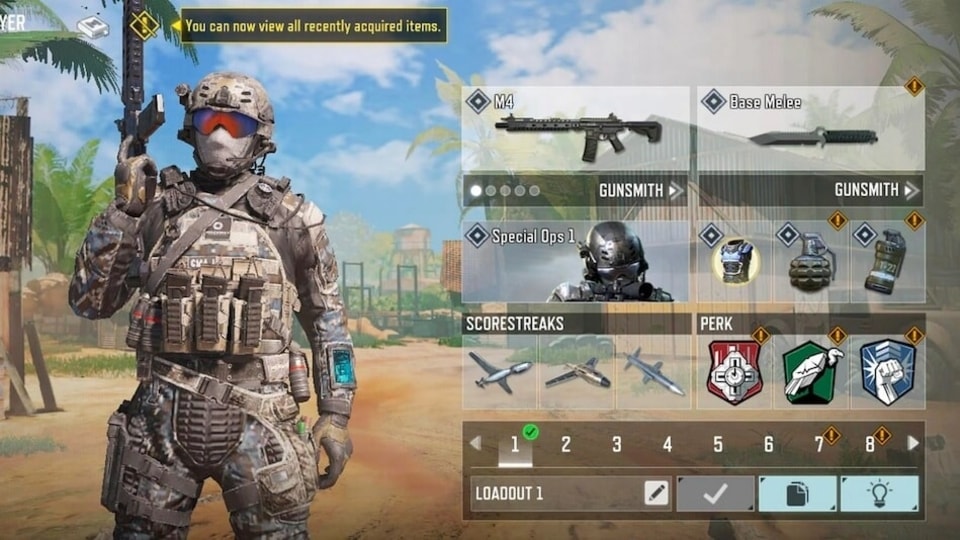Select the armor vest operator skill slot
This screenshot has width=960, height=540.
734,262
